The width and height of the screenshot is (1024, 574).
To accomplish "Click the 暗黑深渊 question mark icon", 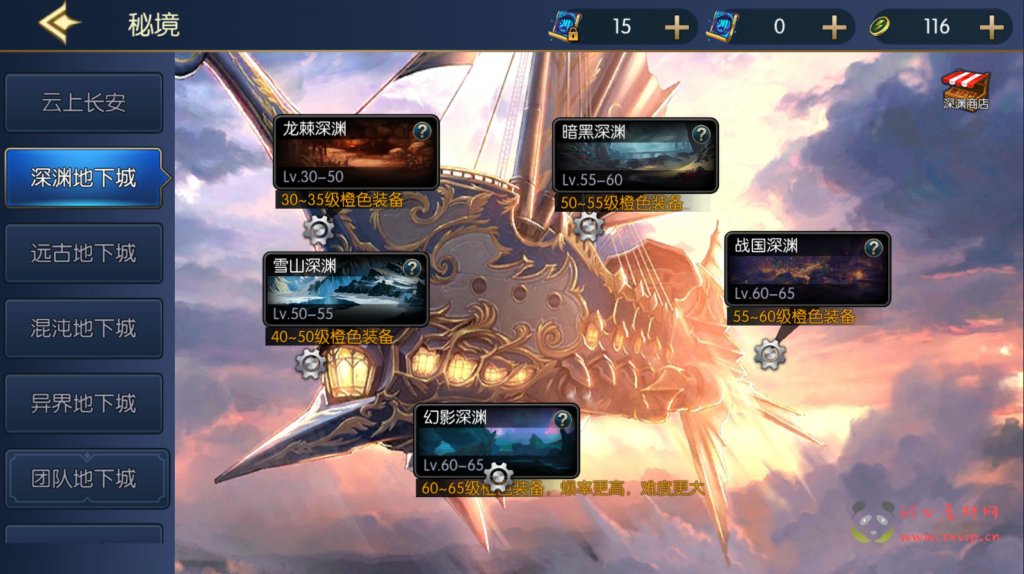I will 702,133.
